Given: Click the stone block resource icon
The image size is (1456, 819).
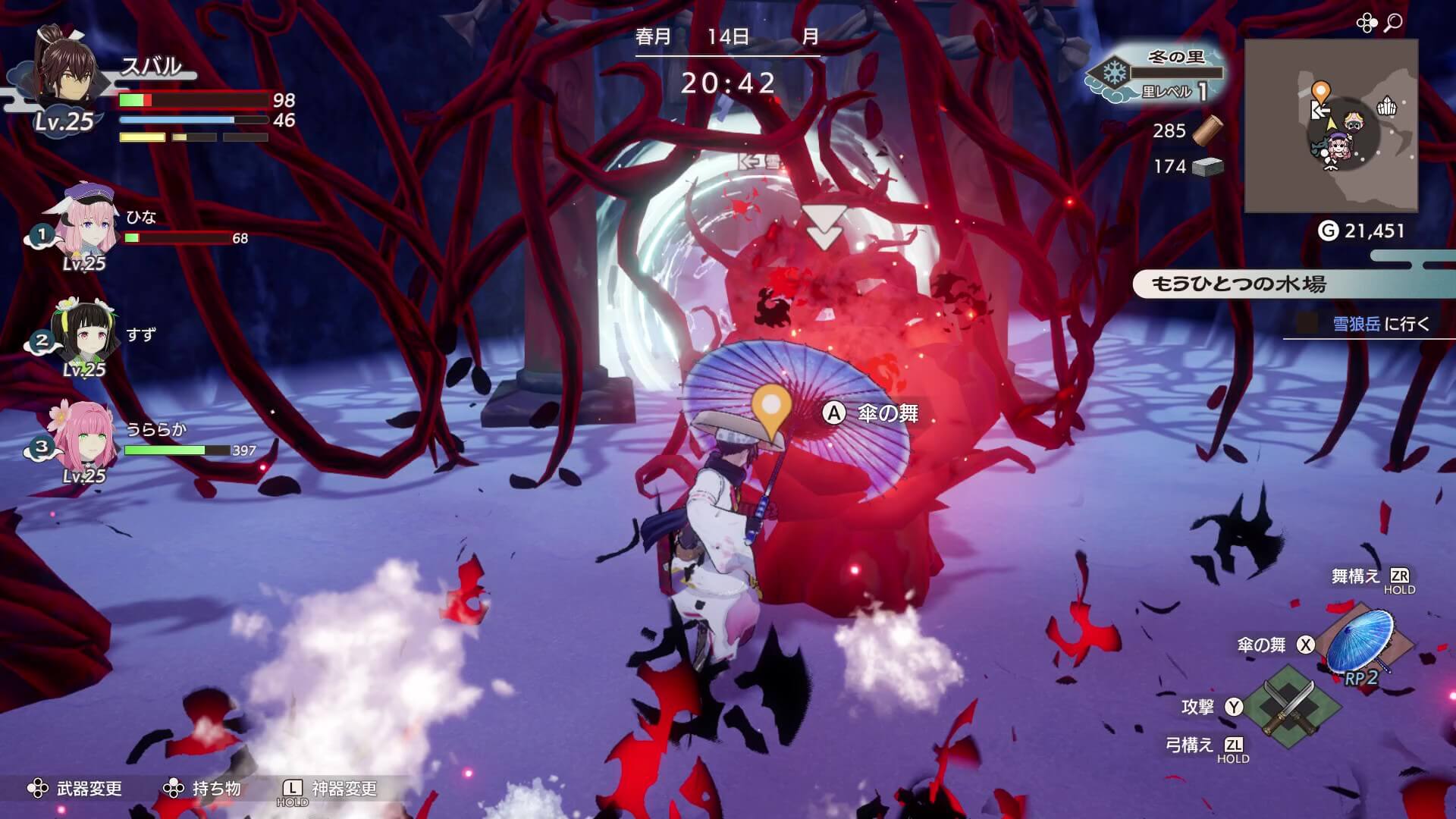Looking at the screenshot, I should tap(1207, 167).
